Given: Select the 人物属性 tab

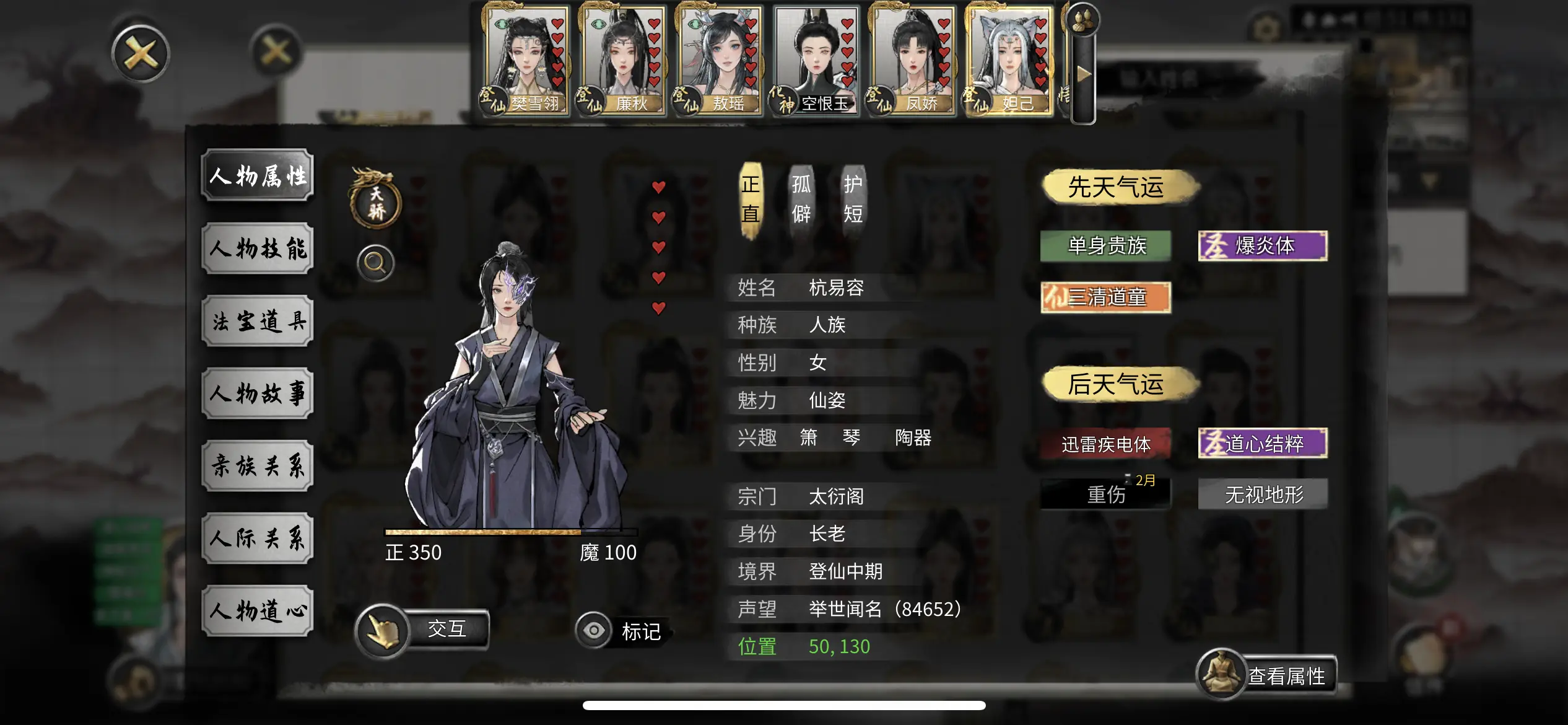Looking at the screenshot, I should (258, 175).
